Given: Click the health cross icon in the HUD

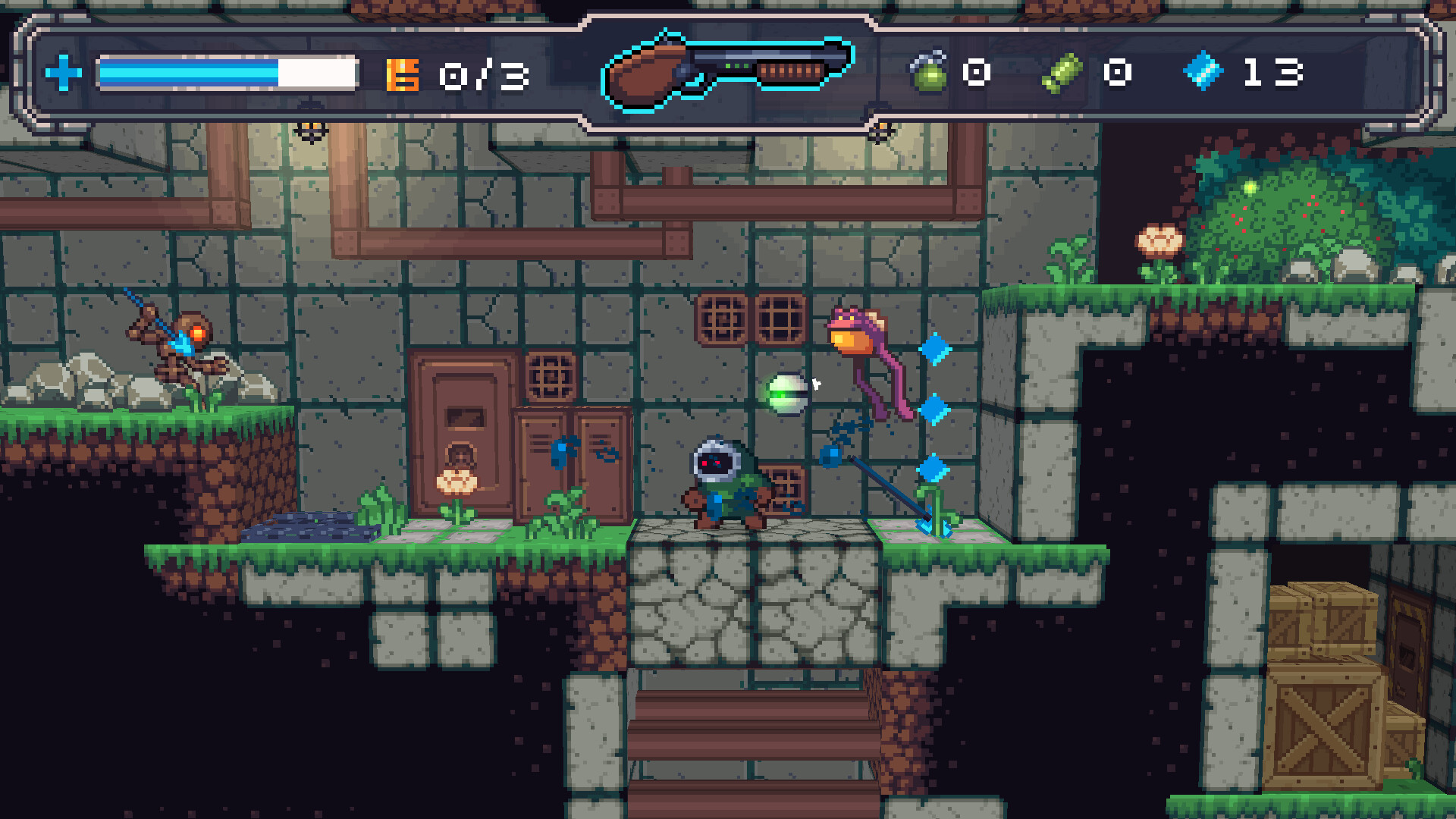Looking at the screenshot, I should [64, 72].
